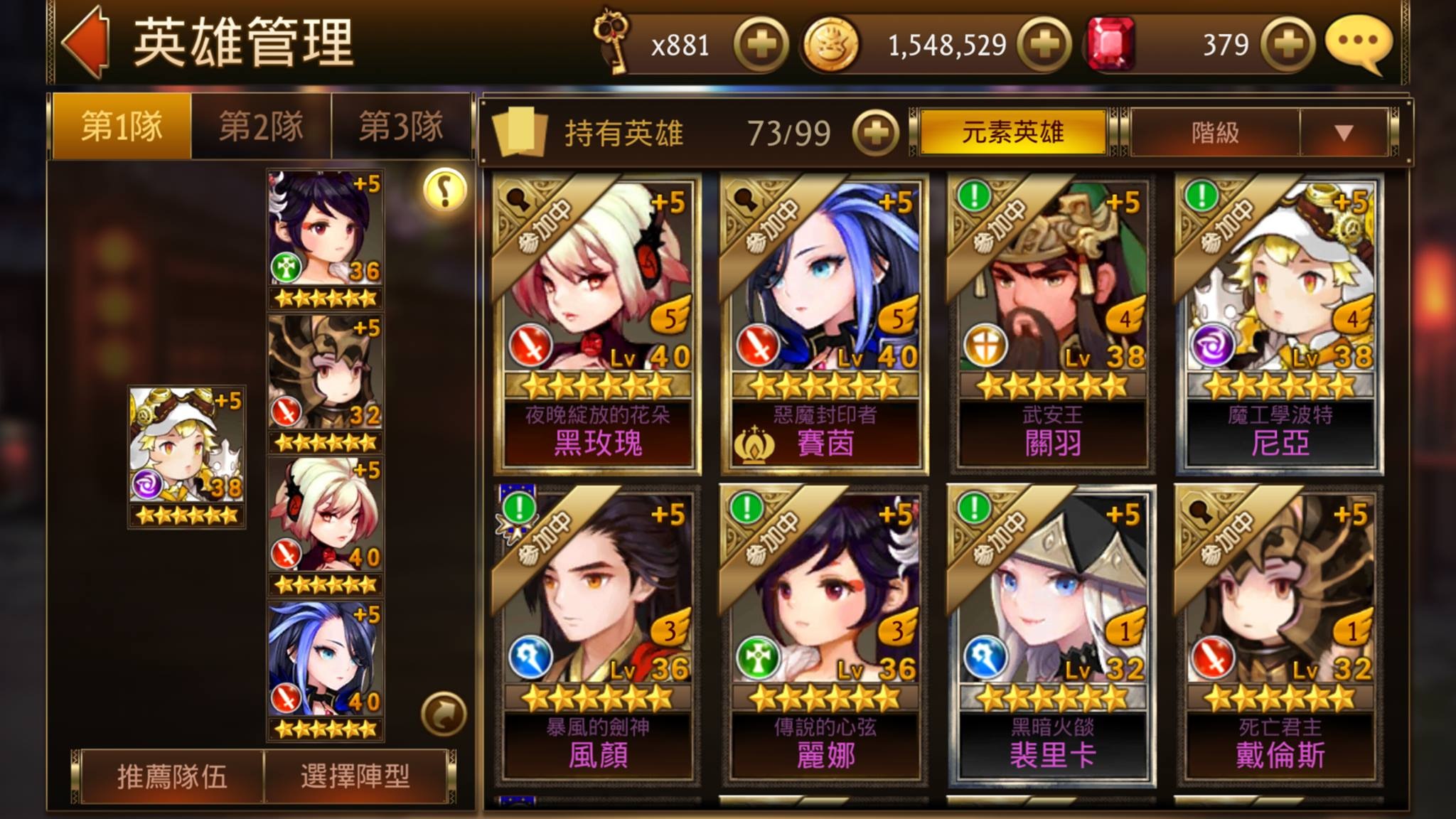Open 推薦隊伍 recommended team
This screenshot has width=1456, height=819.
click(172, 776)
